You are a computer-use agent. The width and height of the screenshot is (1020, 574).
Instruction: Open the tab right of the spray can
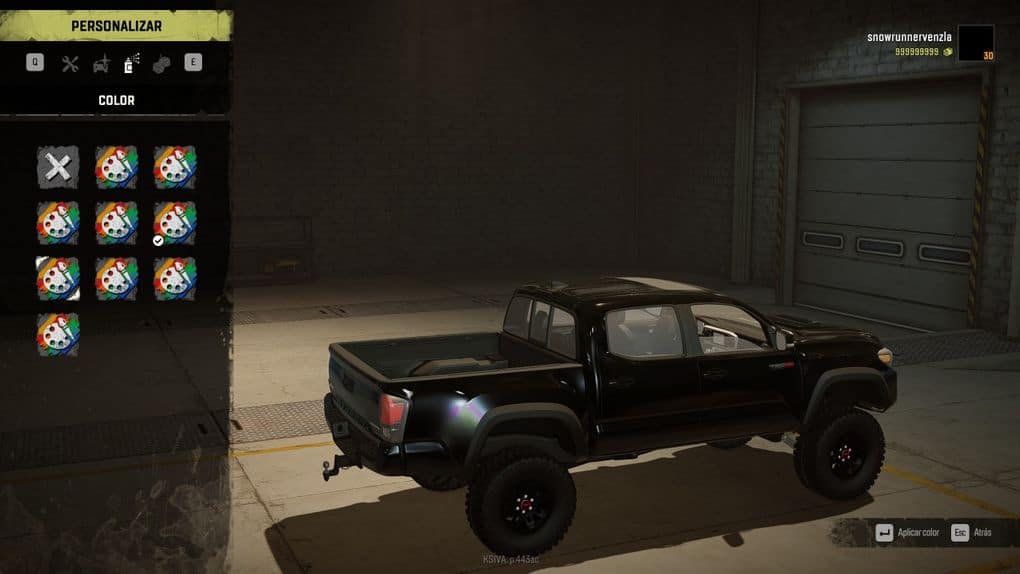tap(161, 64)
